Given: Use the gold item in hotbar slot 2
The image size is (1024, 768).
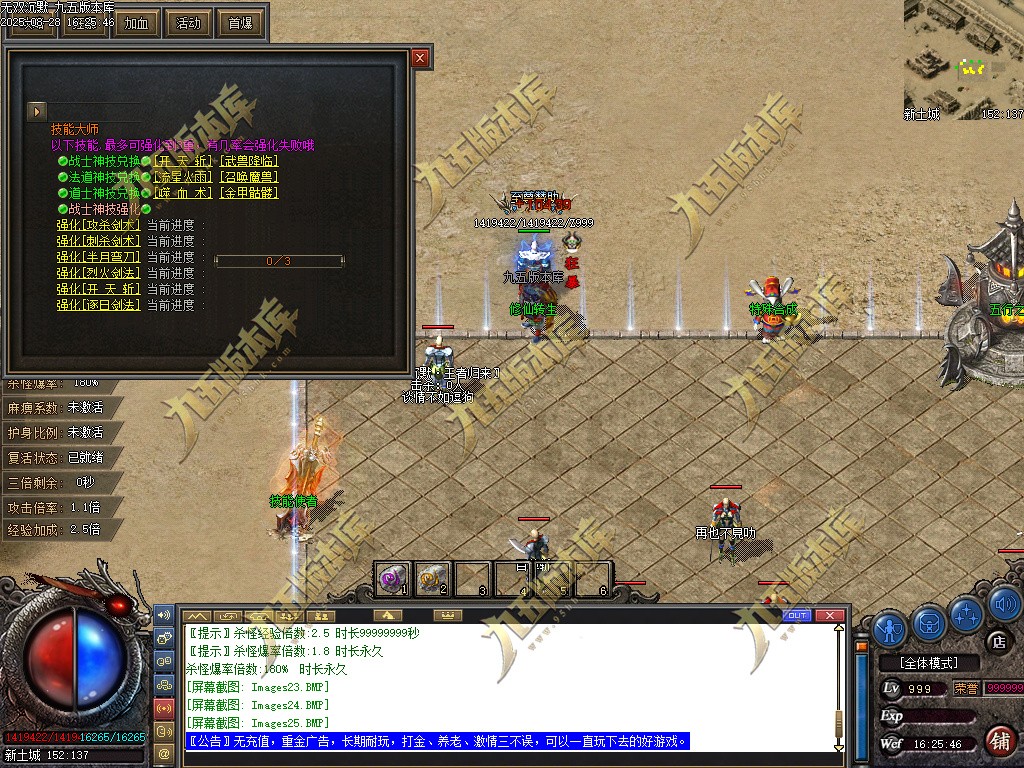Looking at the screenshot, I should coord(433,577).
